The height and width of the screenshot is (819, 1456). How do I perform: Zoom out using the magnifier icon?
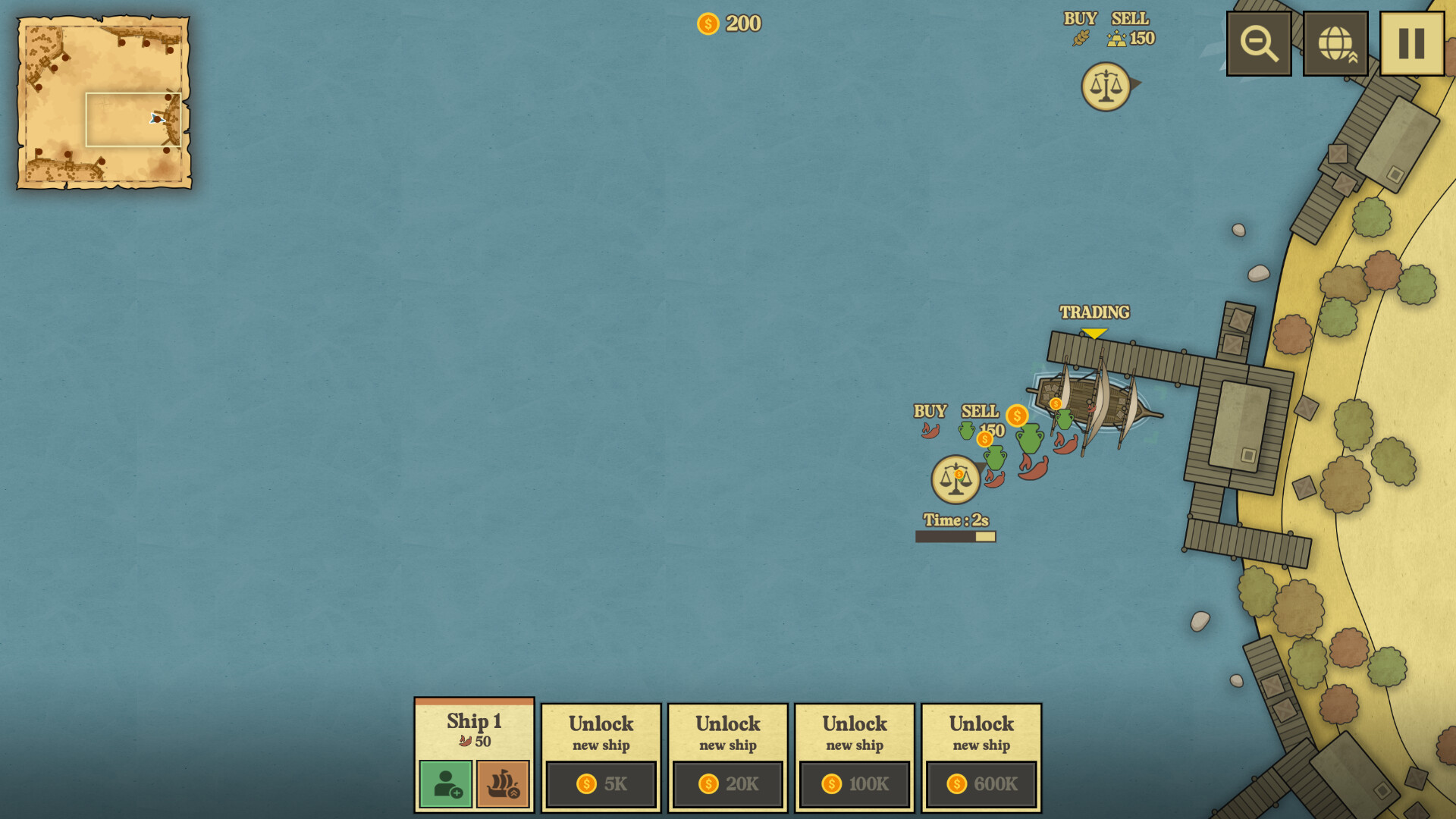click(x=1258, y=42)
